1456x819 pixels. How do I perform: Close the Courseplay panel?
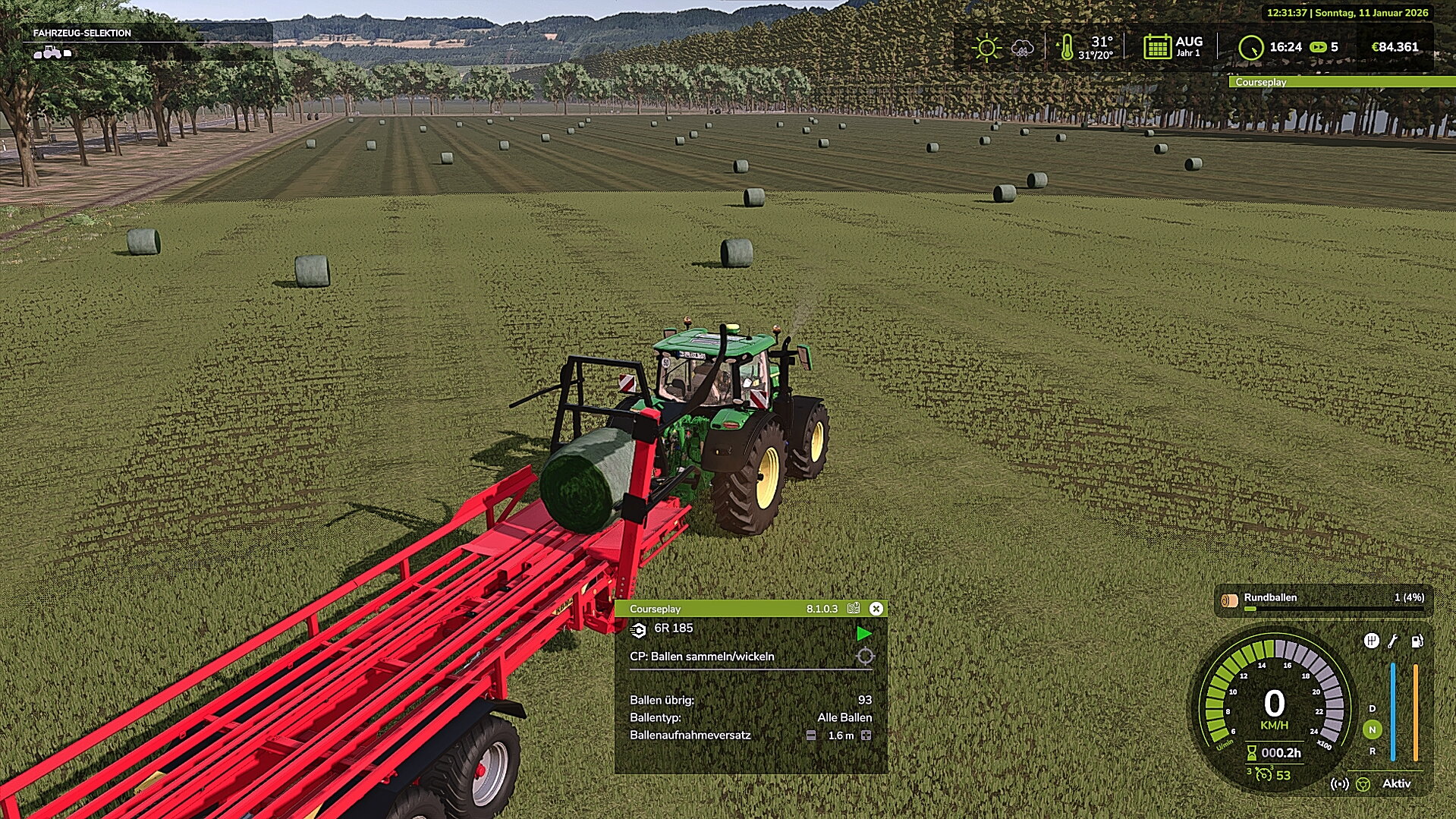(876, 609)
